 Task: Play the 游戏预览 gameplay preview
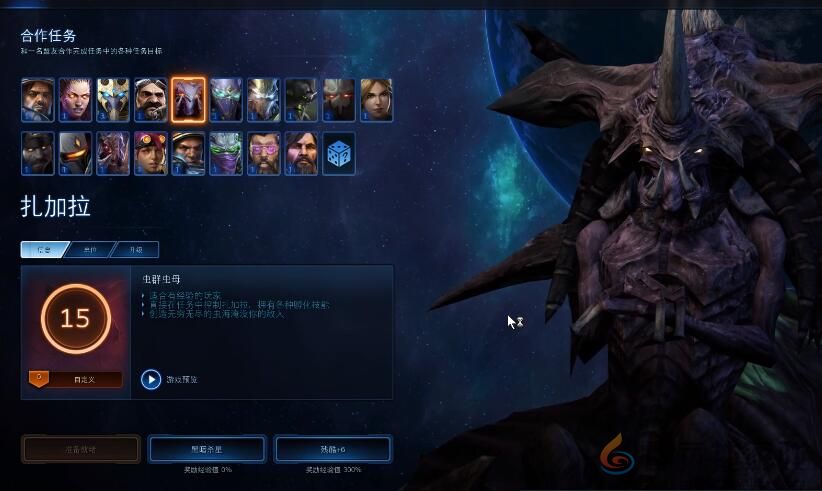(x=151, y=379)
